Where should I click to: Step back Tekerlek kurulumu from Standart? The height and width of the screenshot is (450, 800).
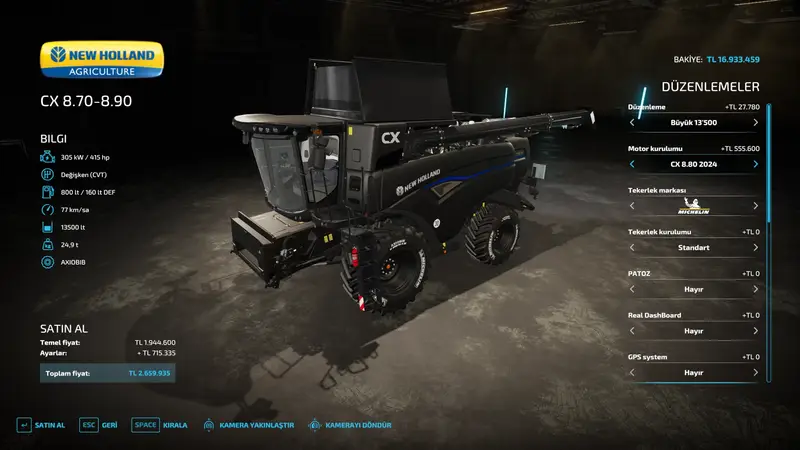pyautogui.click(x=632, y=247)
